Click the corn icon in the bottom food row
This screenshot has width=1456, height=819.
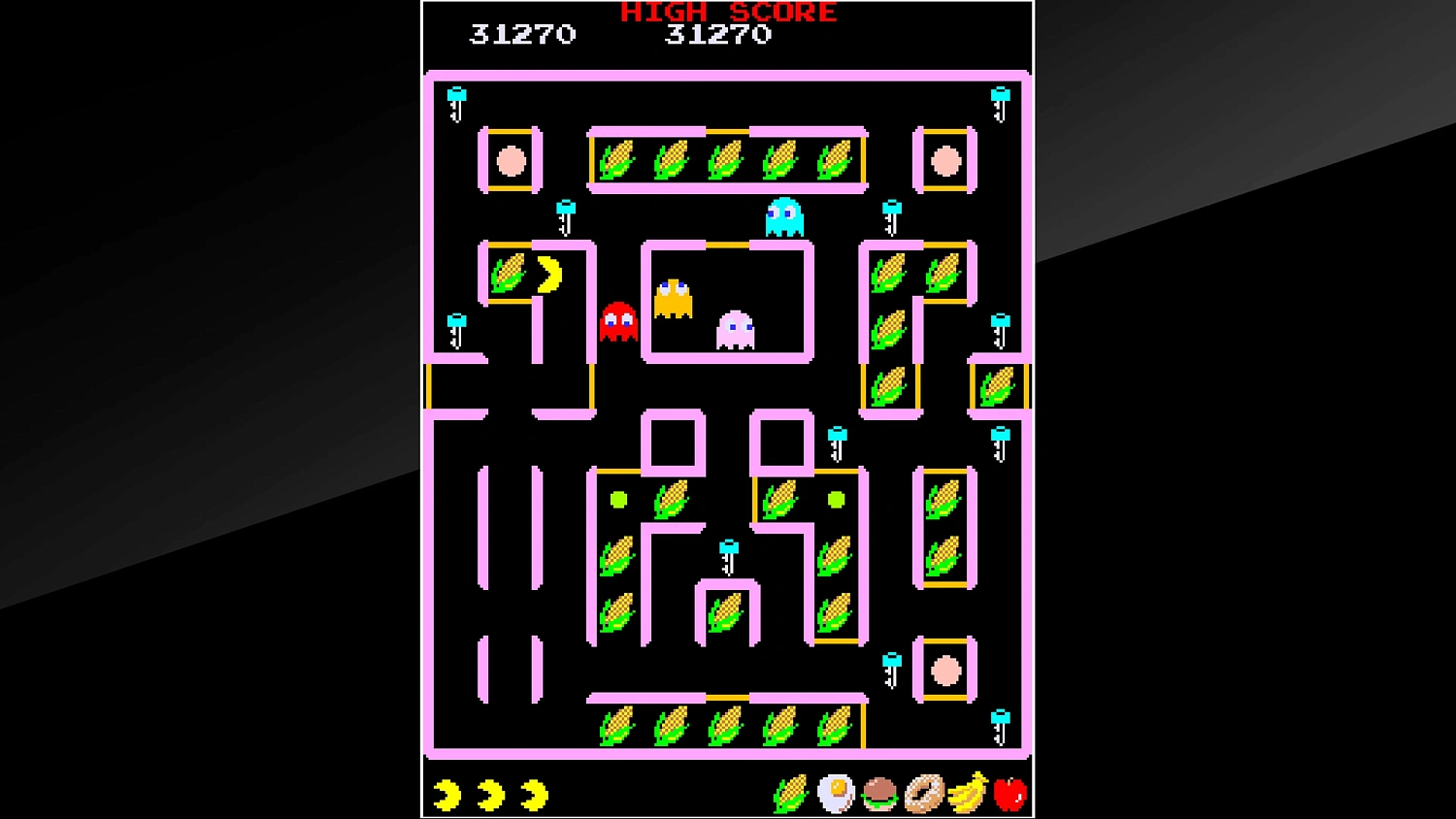(788, 794)
